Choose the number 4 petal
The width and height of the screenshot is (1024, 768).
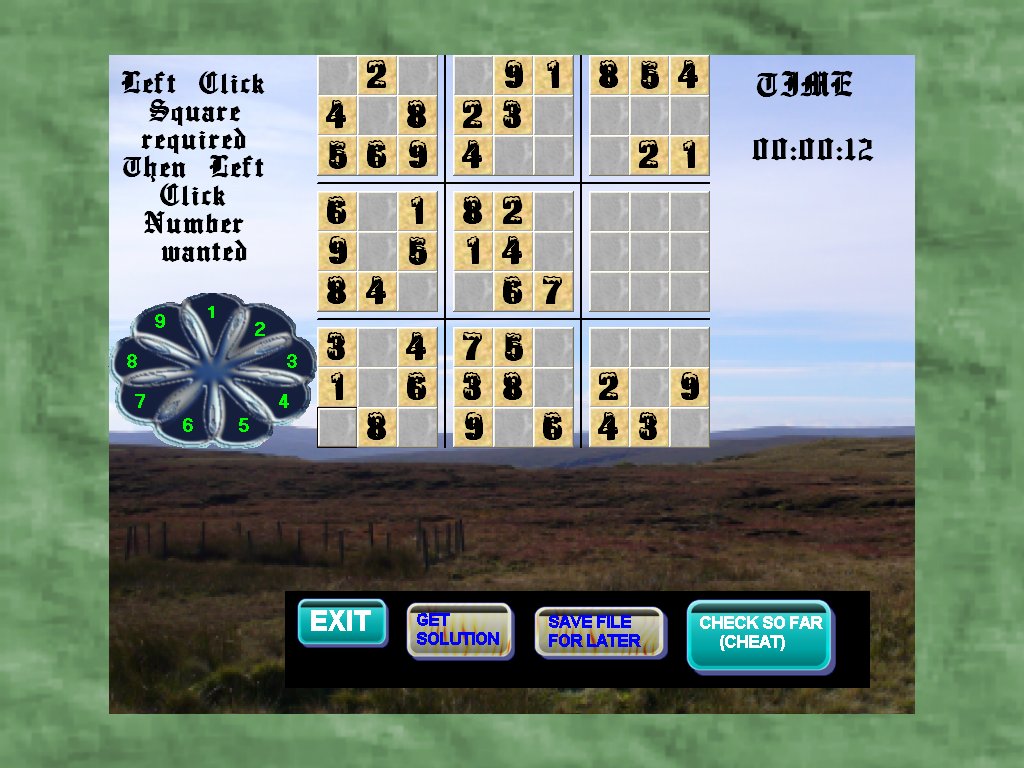(x=283, y=401)
